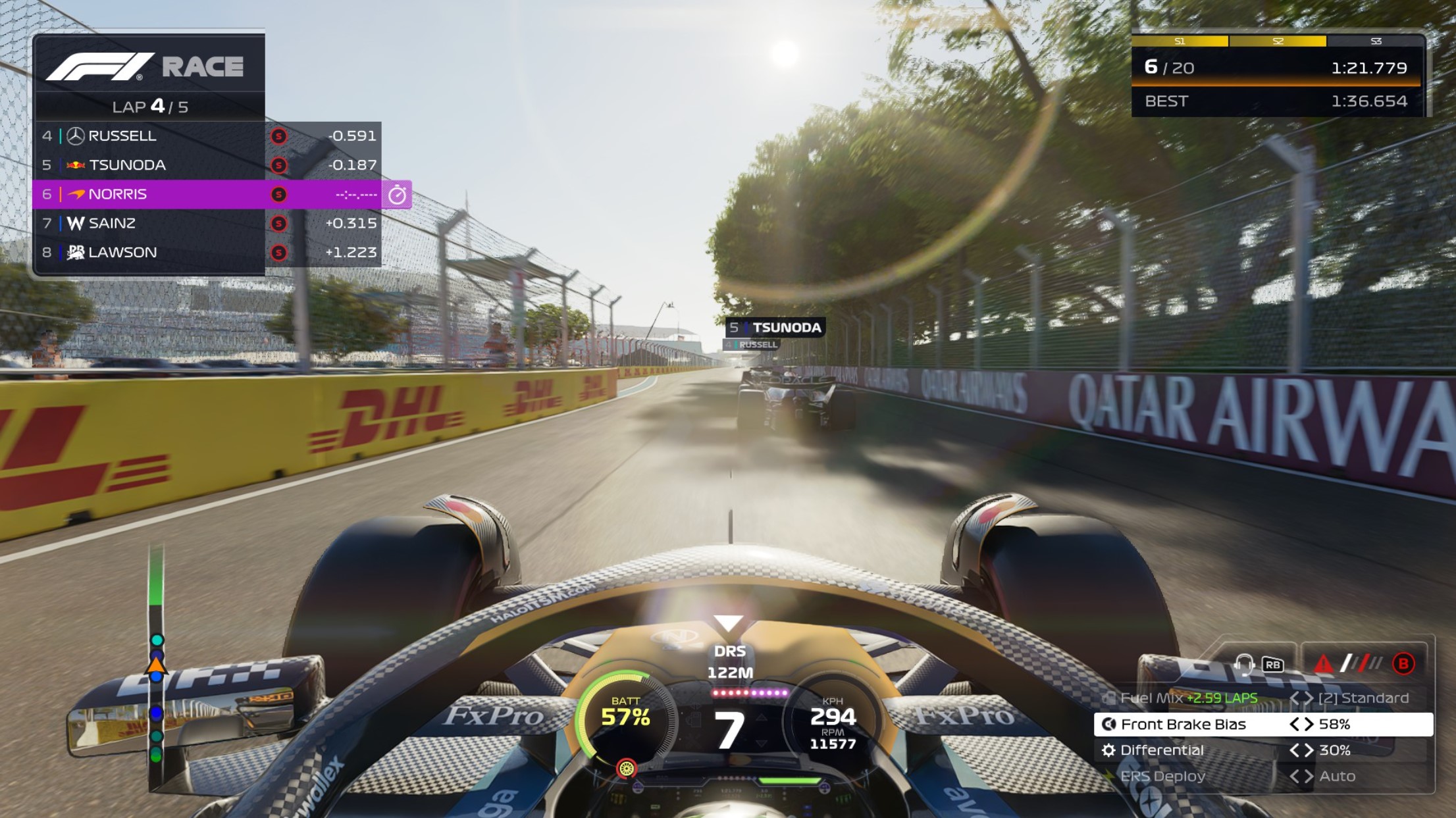Decrease Differential with its left arrow
The image size is (1456, 818).
(x=1294, y=750)
